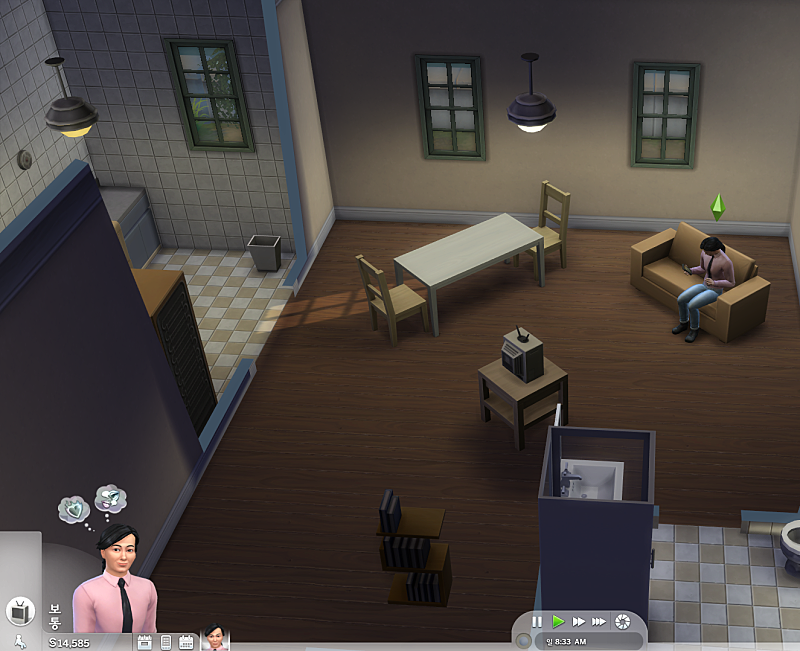Screen dimensions: 800x651
Task: Select the small Sim portrait thumbnail
Action: click(x=215, y=640)
